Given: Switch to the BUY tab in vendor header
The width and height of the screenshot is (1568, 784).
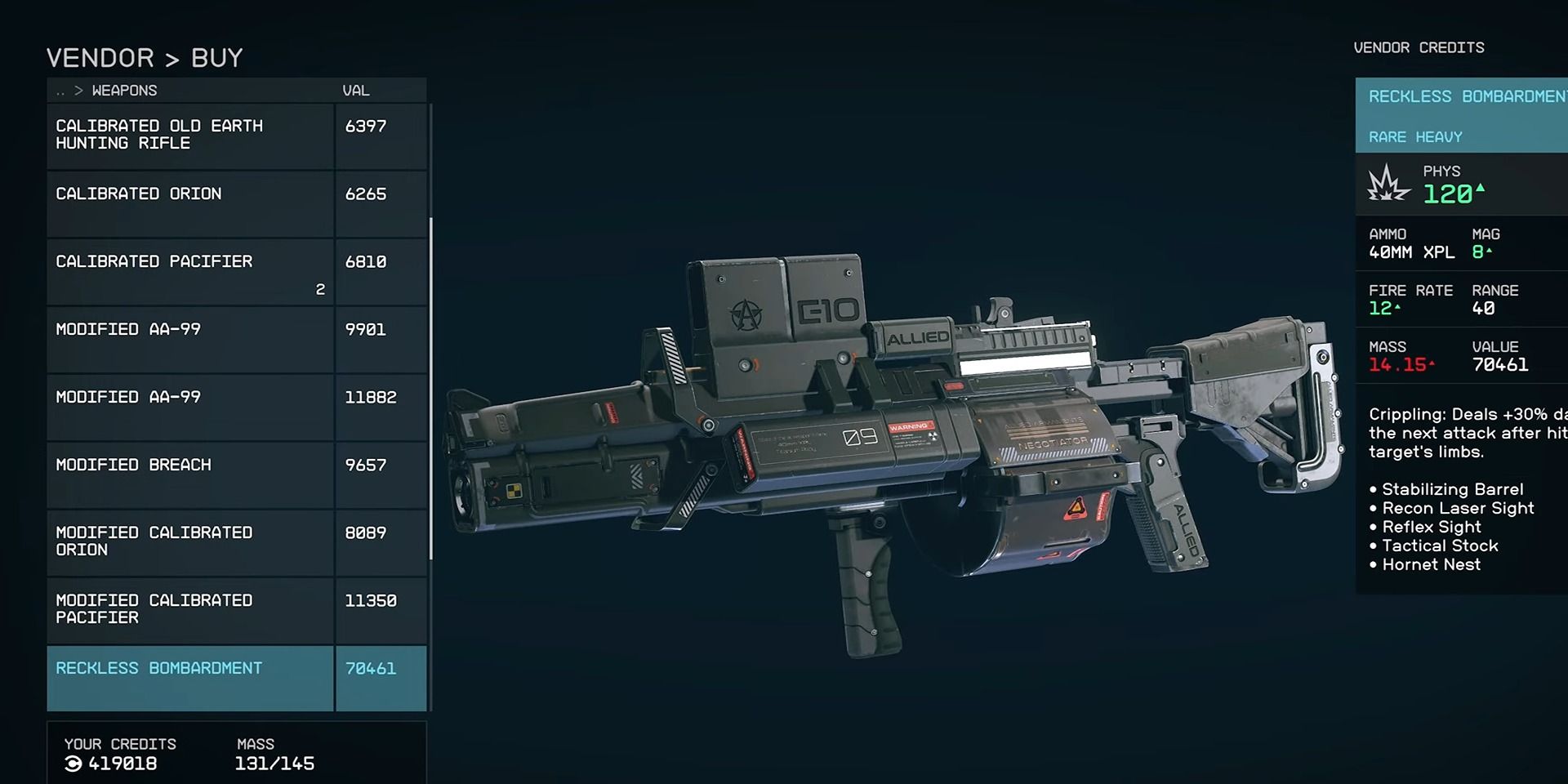Looking at the screenshot, I should click(216, 57).
